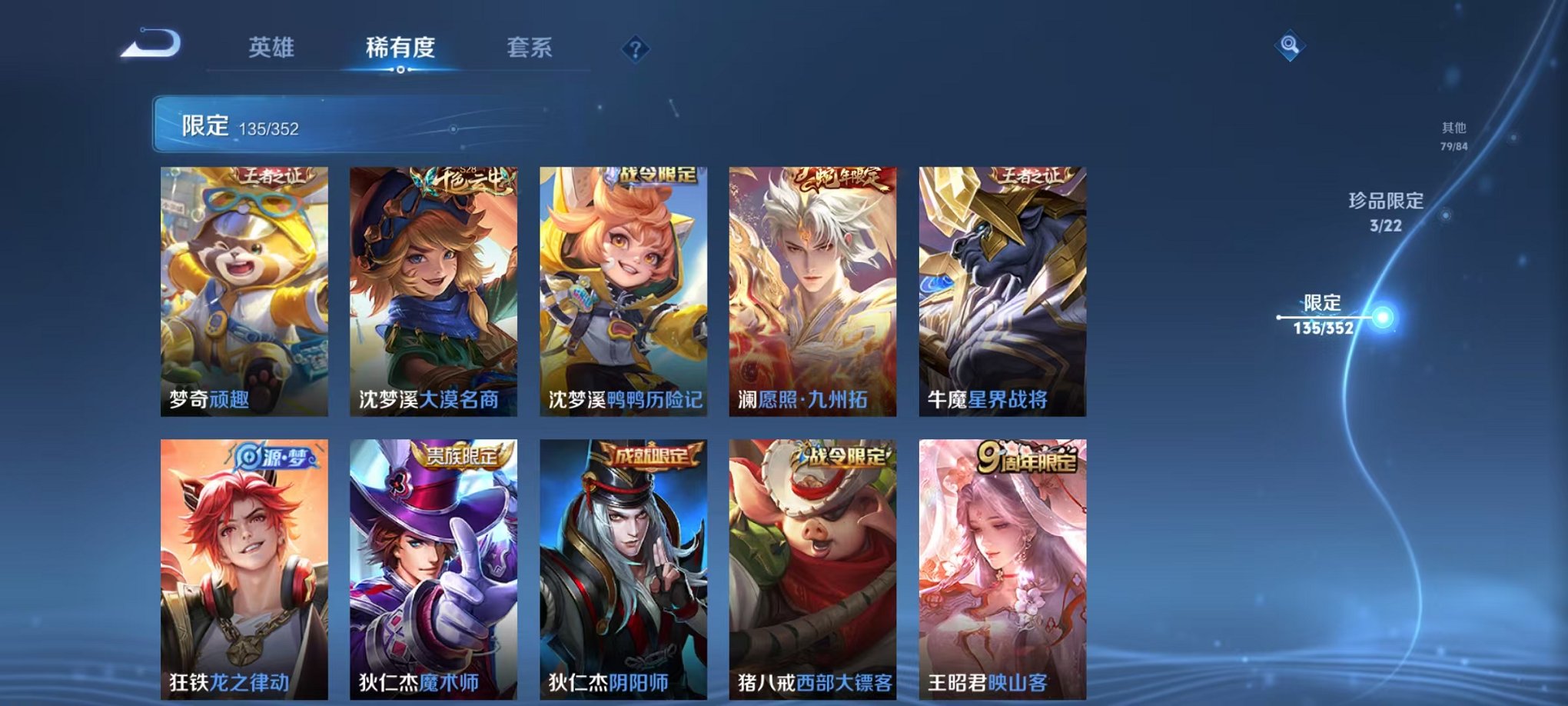Open the question mark help icon
Image resolution: width=1568 pixels, height=706 pixels.
634,49
